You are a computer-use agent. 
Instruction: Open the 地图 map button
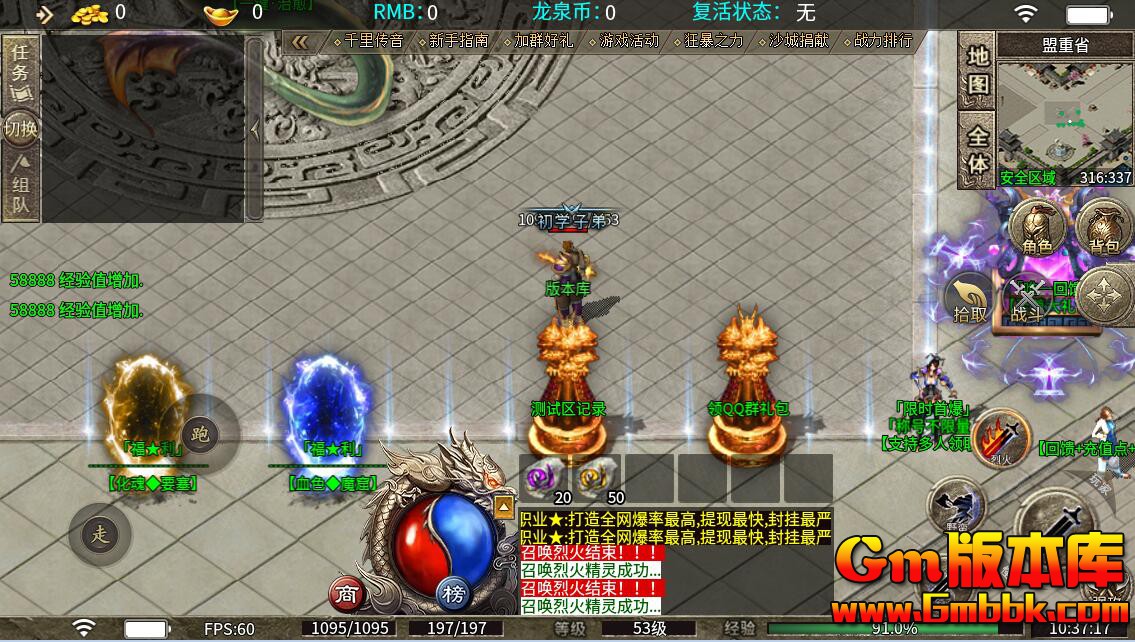pyautogui.click(x=977, y=70)
